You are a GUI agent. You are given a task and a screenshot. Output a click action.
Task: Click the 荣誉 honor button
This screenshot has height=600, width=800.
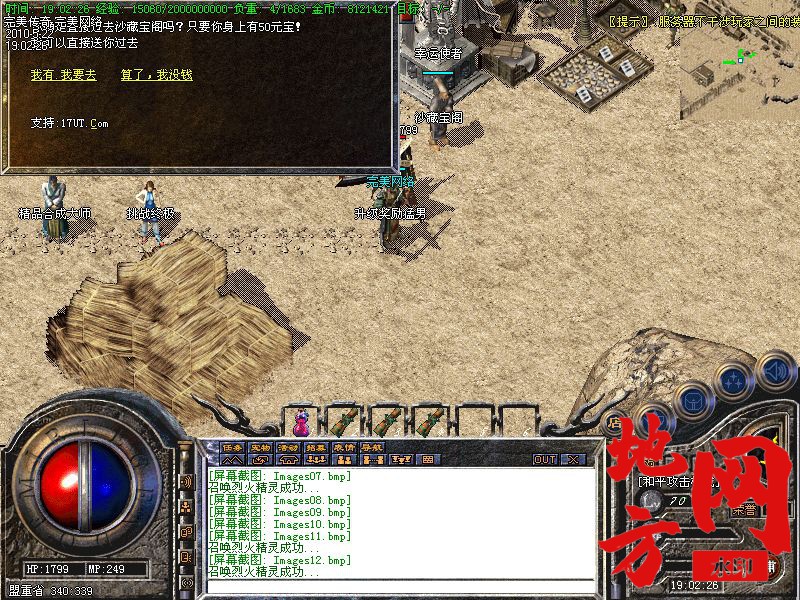click(x=745, y=508)
